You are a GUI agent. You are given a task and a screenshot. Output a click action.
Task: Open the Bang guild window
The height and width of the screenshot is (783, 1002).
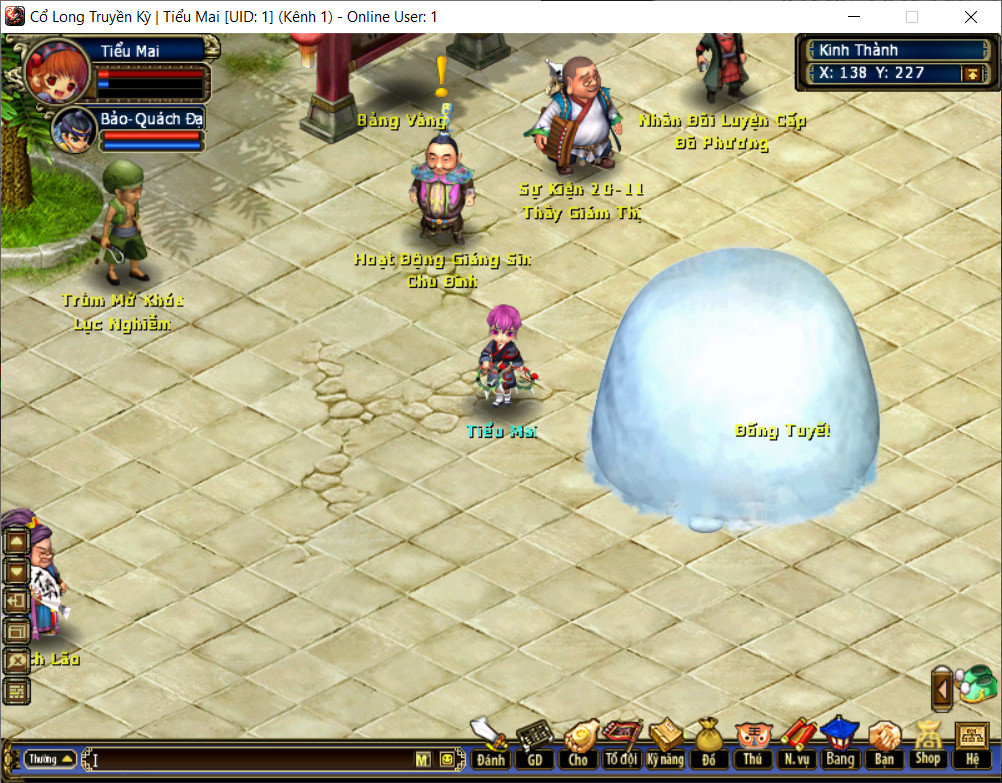click(840, 745)
